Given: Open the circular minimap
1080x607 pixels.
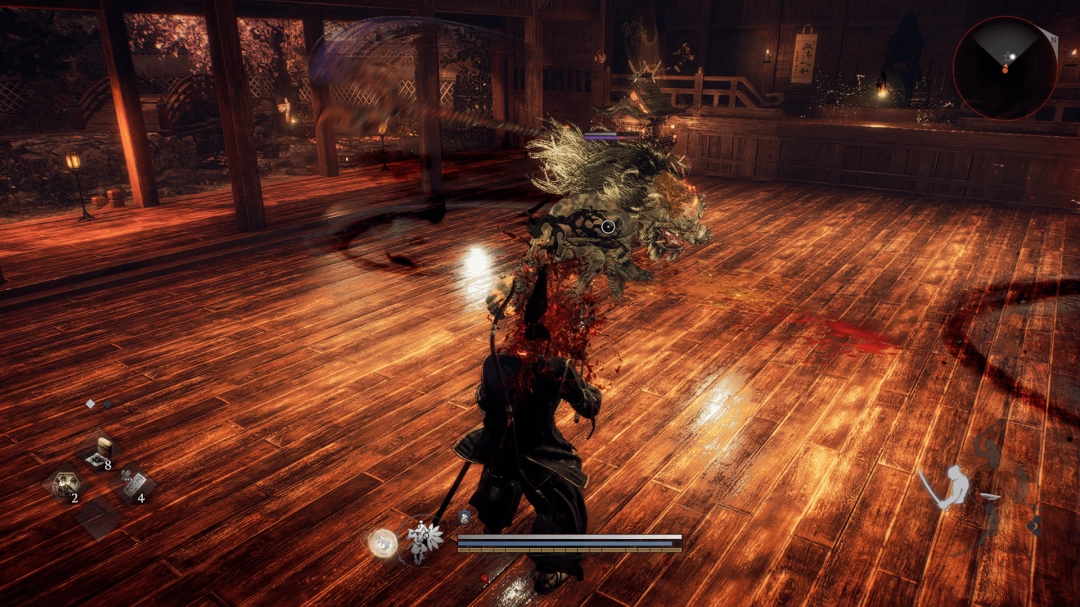Looking at the screenshot, I should point(1005,67).
